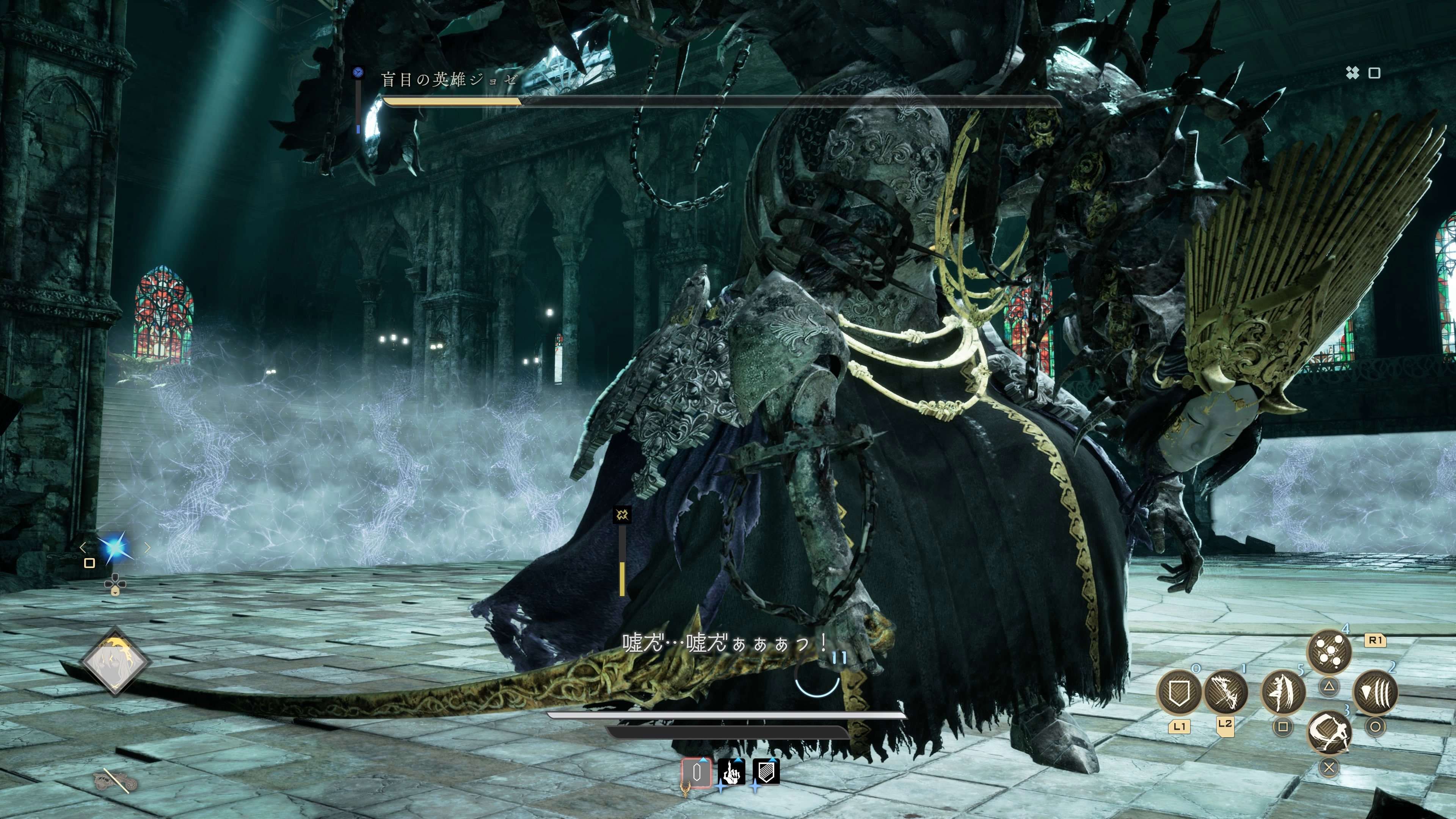Select the crystal status icon with red border
This screenshot has width=1456, height=819.
click(x=697, y=772)
